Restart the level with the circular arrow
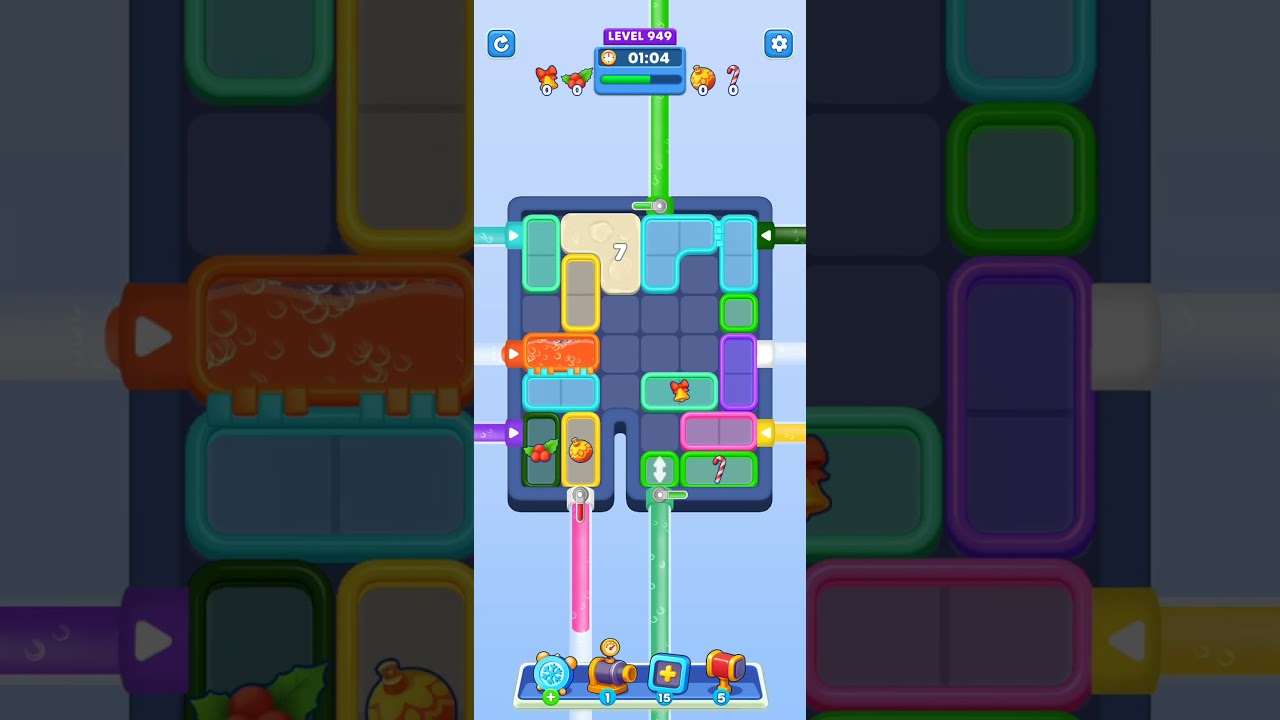The image size is (1280, 720). coord(501,44)
